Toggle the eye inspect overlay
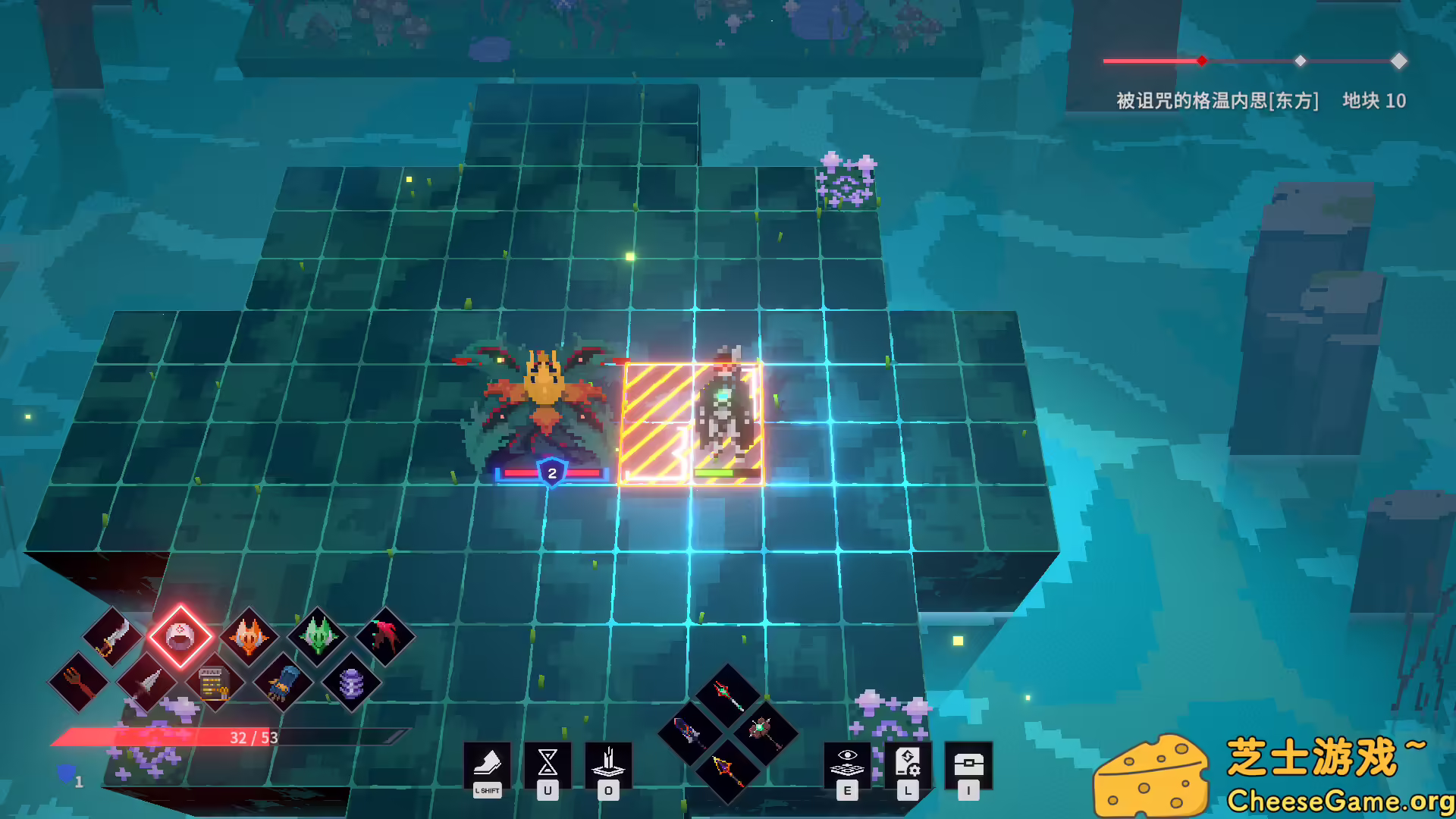Screen dimensions: 1456x819 pyautogui.click(x=848, y=763)
